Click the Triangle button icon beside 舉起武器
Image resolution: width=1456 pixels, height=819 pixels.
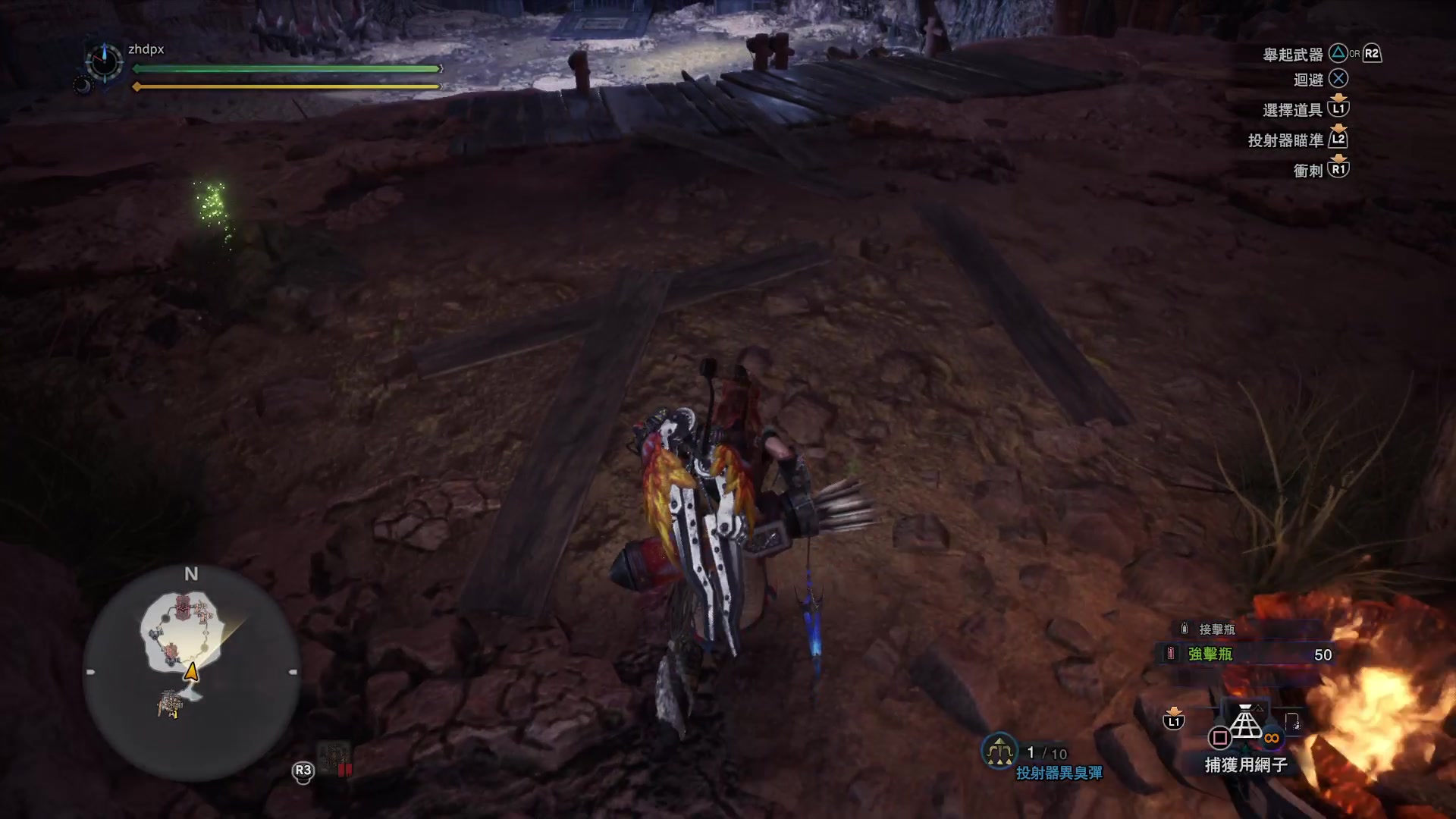[1337, 54]
